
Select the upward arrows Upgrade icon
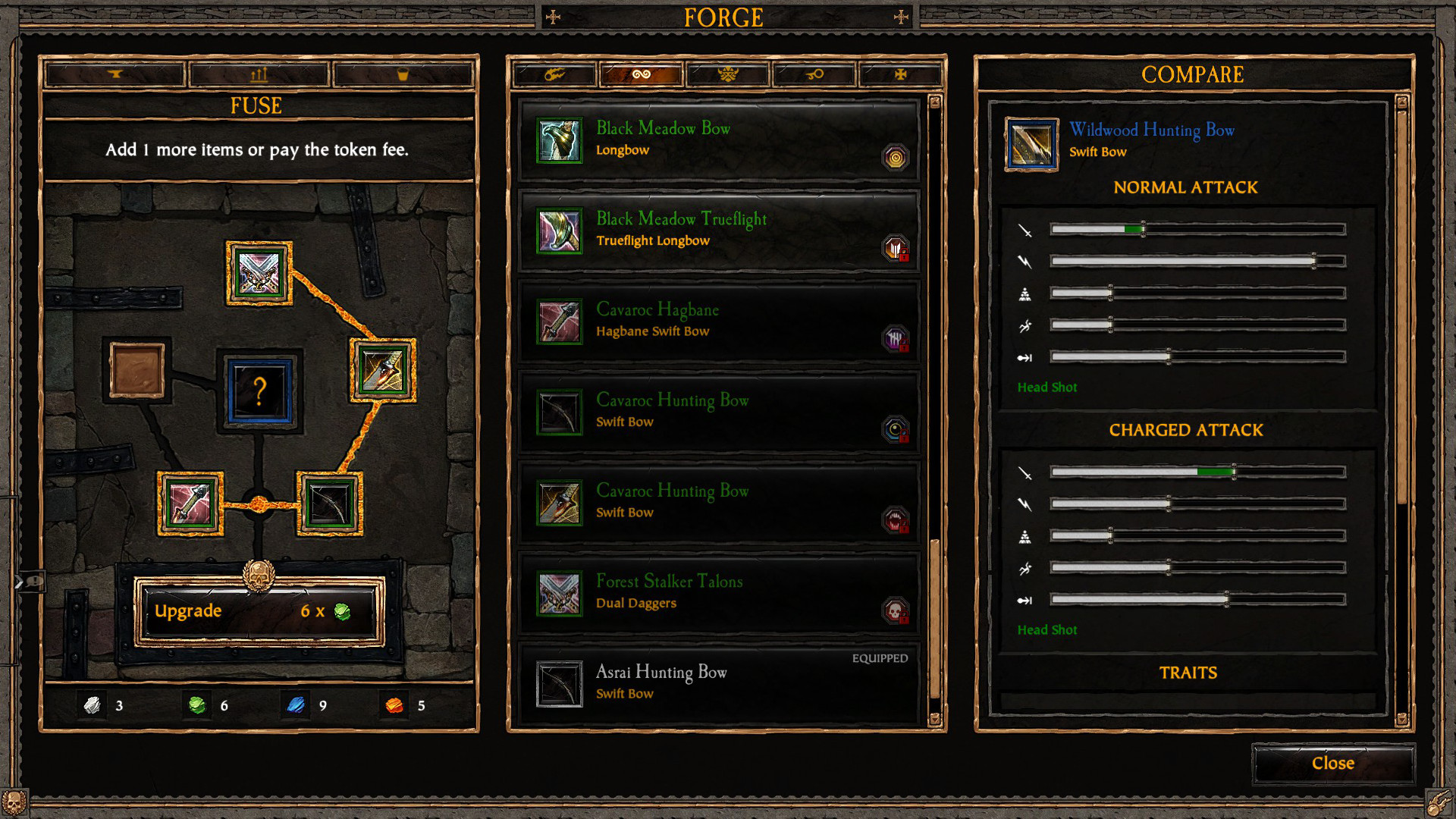click(259, 74)
